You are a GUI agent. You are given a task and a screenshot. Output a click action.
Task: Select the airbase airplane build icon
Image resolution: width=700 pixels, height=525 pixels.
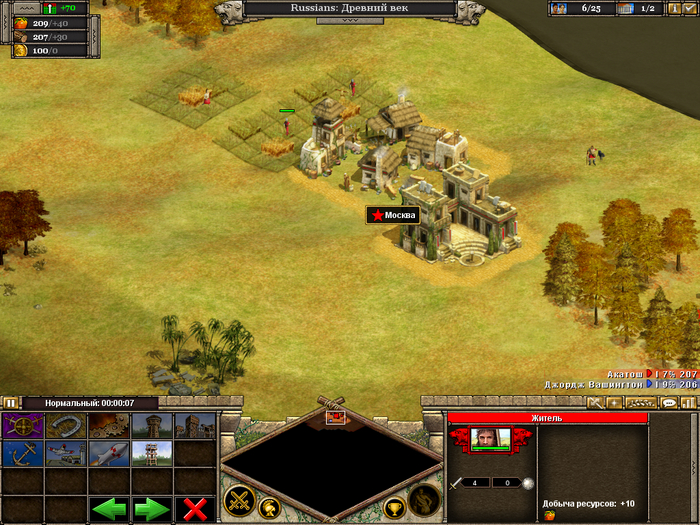coord(66,453)
